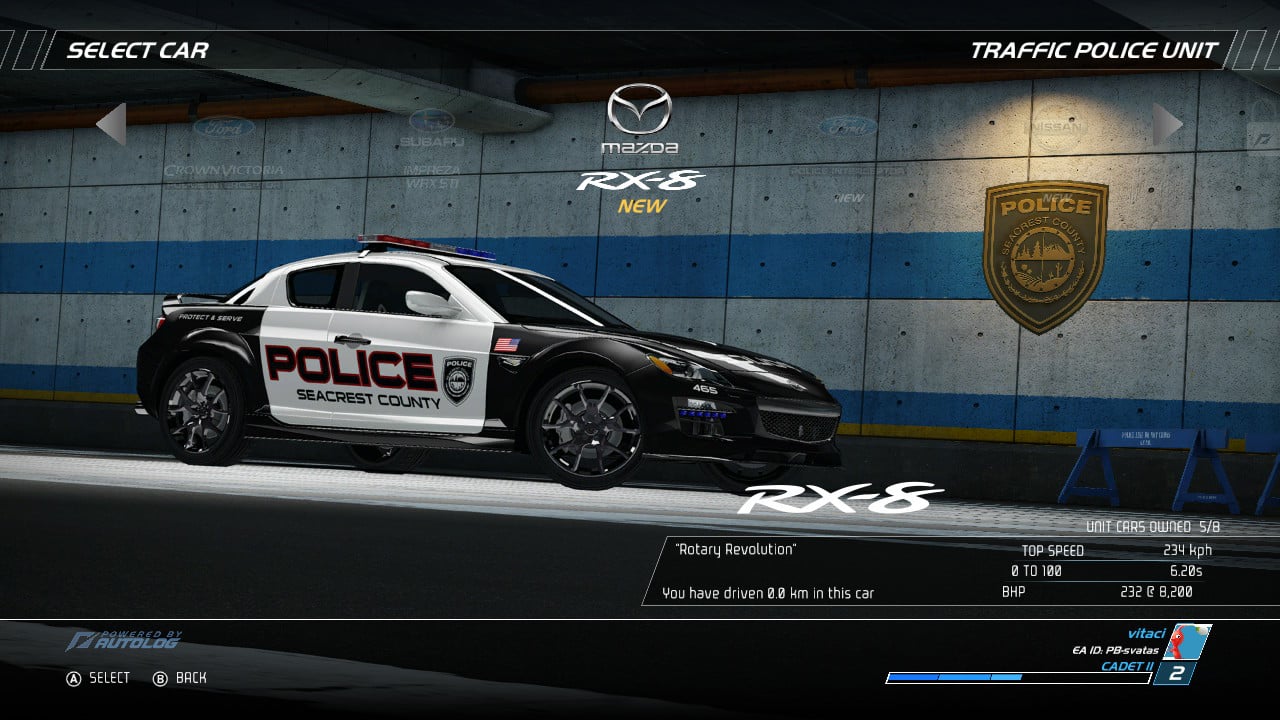
Task: Select the Ford Police Interceptor car
Action: pyautogui.click(x=848, y=148)
